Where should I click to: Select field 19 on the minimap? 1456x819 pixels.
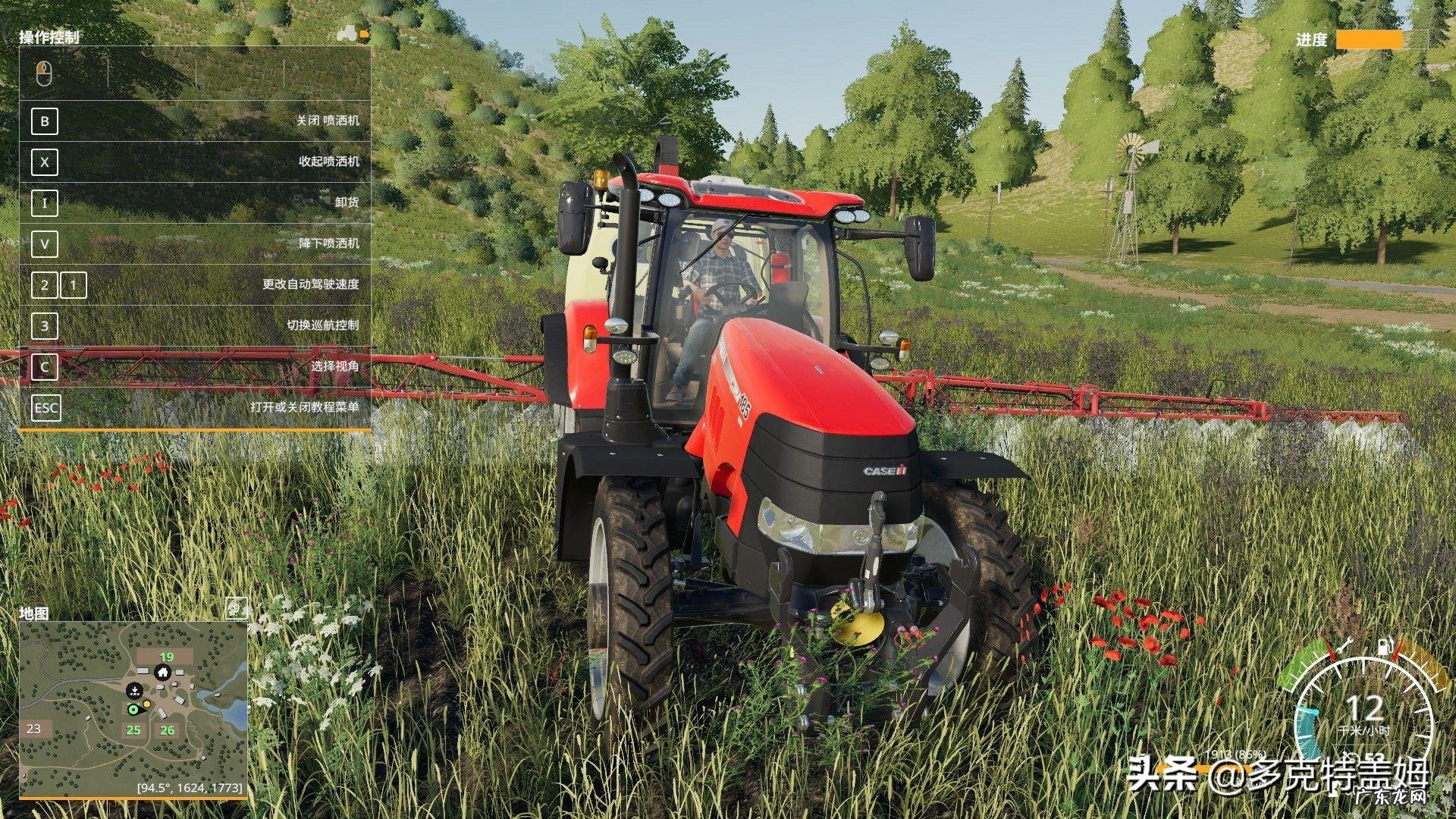[x=166, y=657]
